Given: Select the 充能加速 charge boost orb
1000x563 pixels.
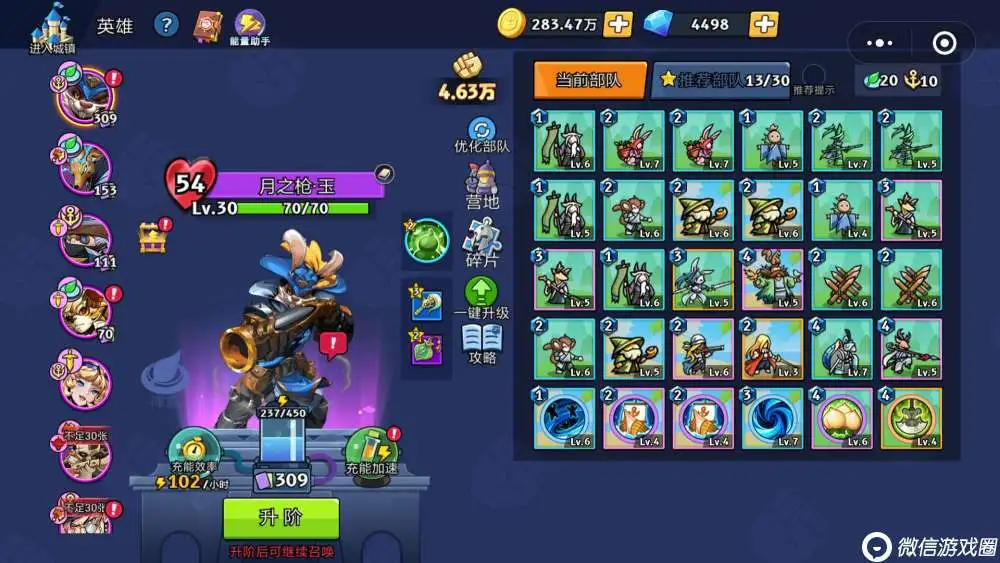Looking at the screenshot, I should click(x=370, y=449).
